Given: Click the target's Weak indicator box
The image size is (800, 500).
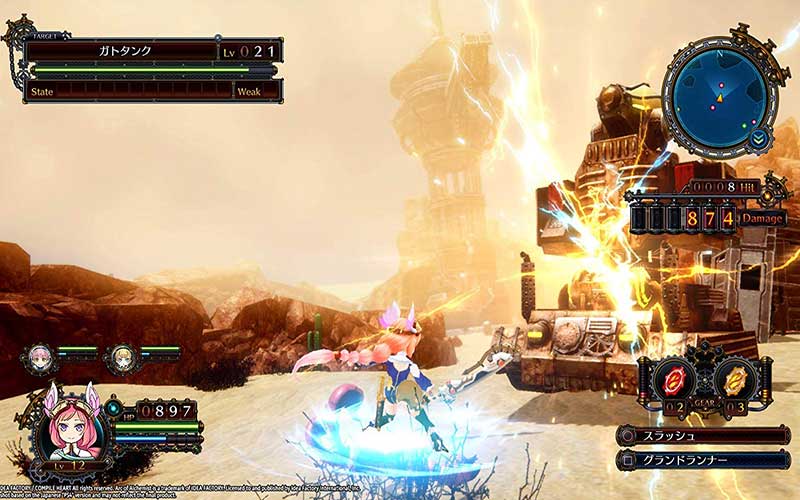Looking at the screenshot, I should [x=257, y=91].
